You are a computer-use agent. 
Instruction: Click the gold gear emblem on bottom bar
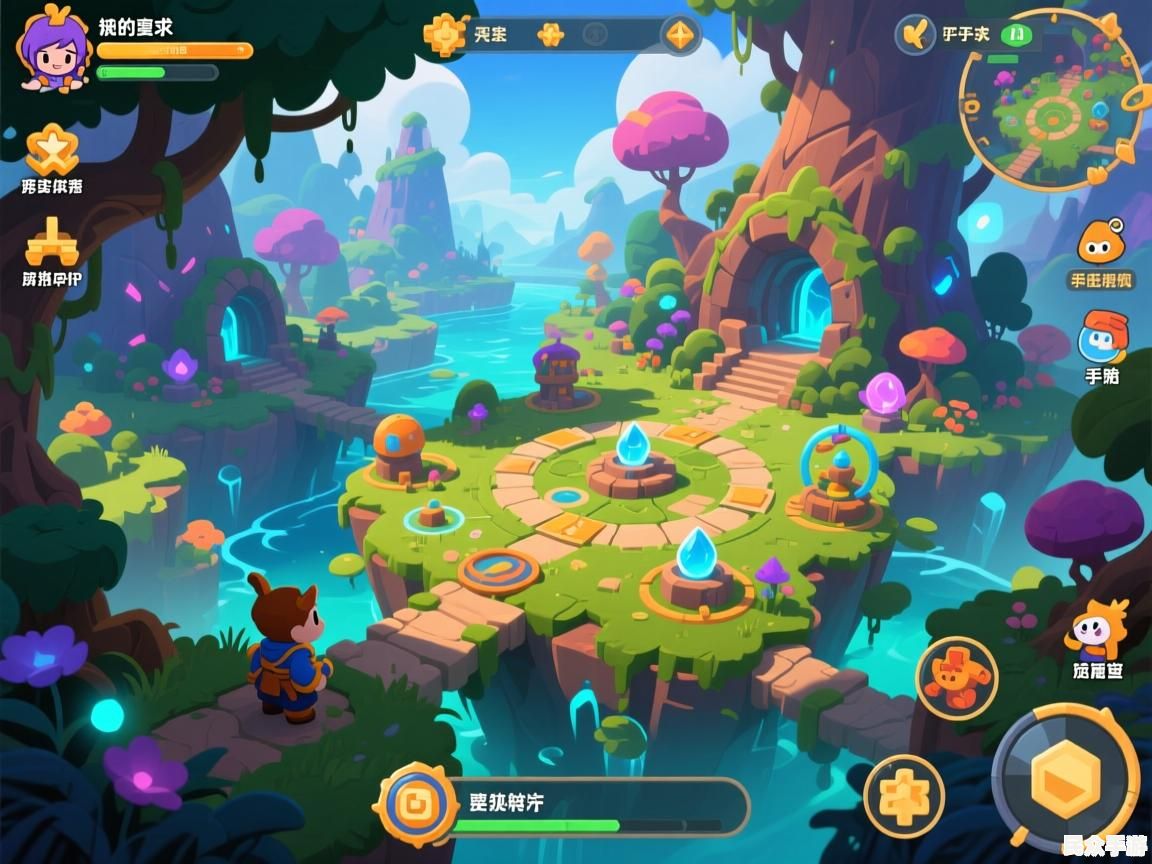coord(414,802)
